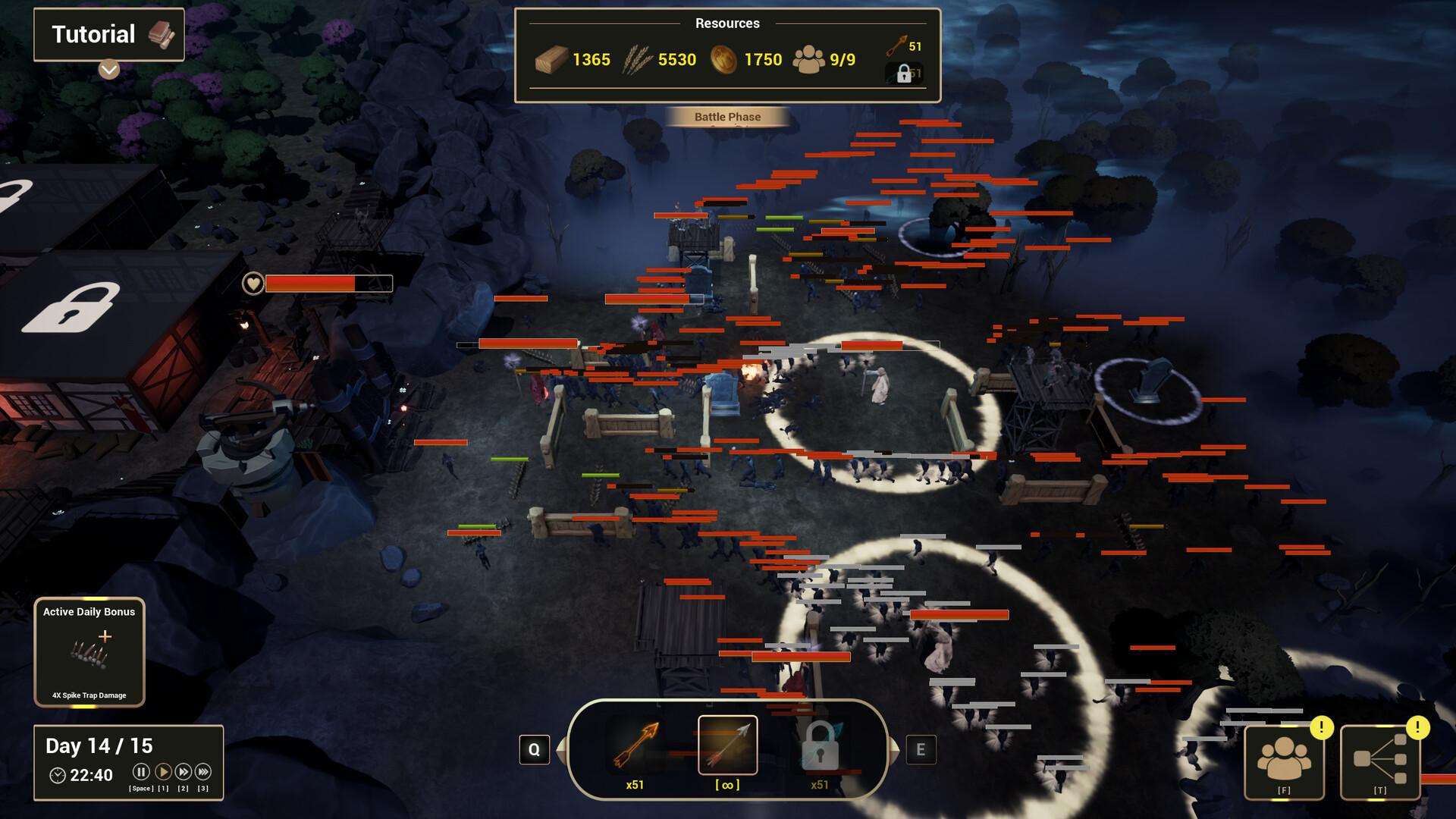Screen dimensions: 1456x819
Task: Click the locked ice arrow slot
Action: [x=820, y=746]
